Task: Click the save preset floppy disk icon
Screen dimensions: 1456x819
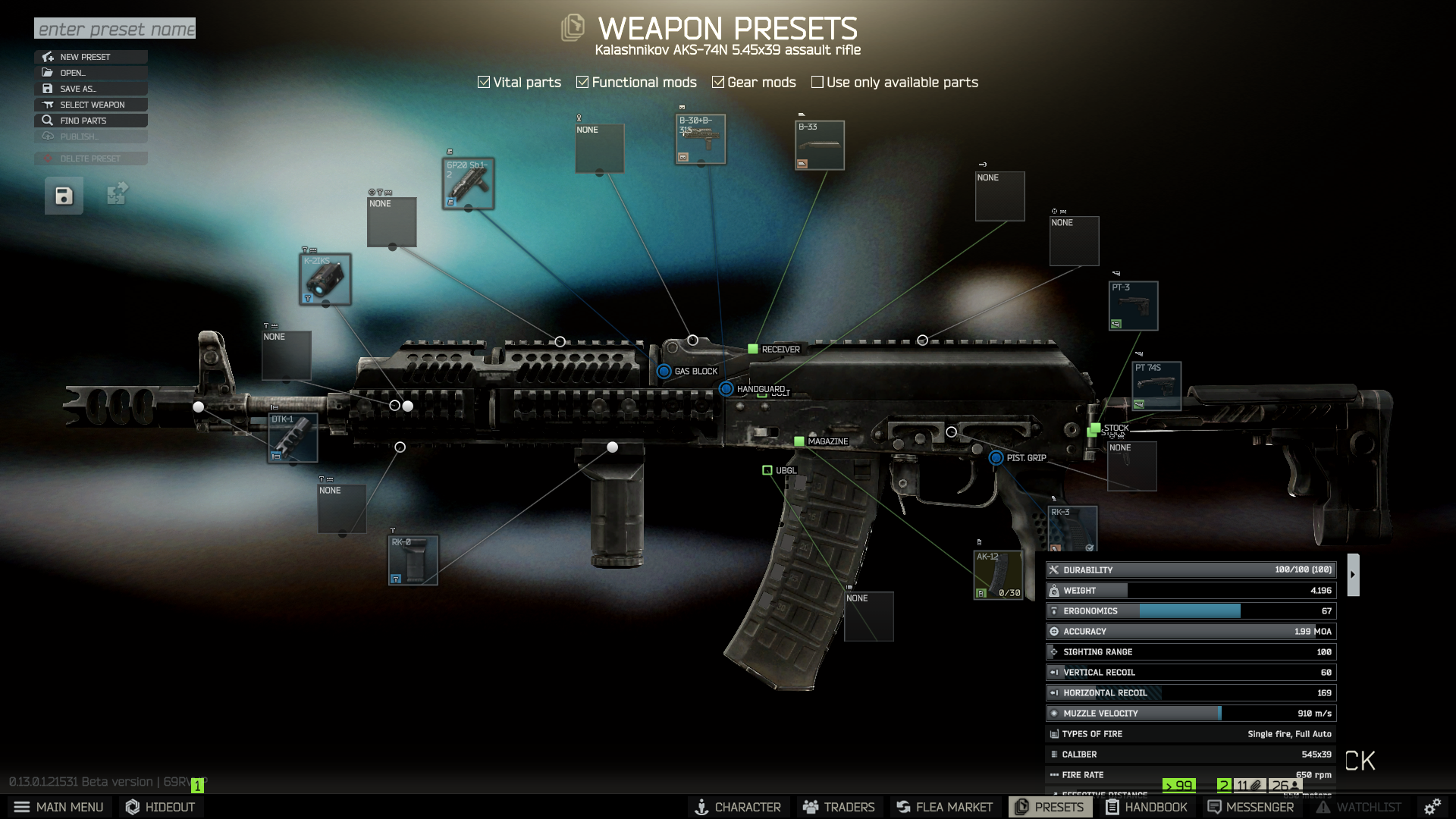Action: [x=63, y=195]
